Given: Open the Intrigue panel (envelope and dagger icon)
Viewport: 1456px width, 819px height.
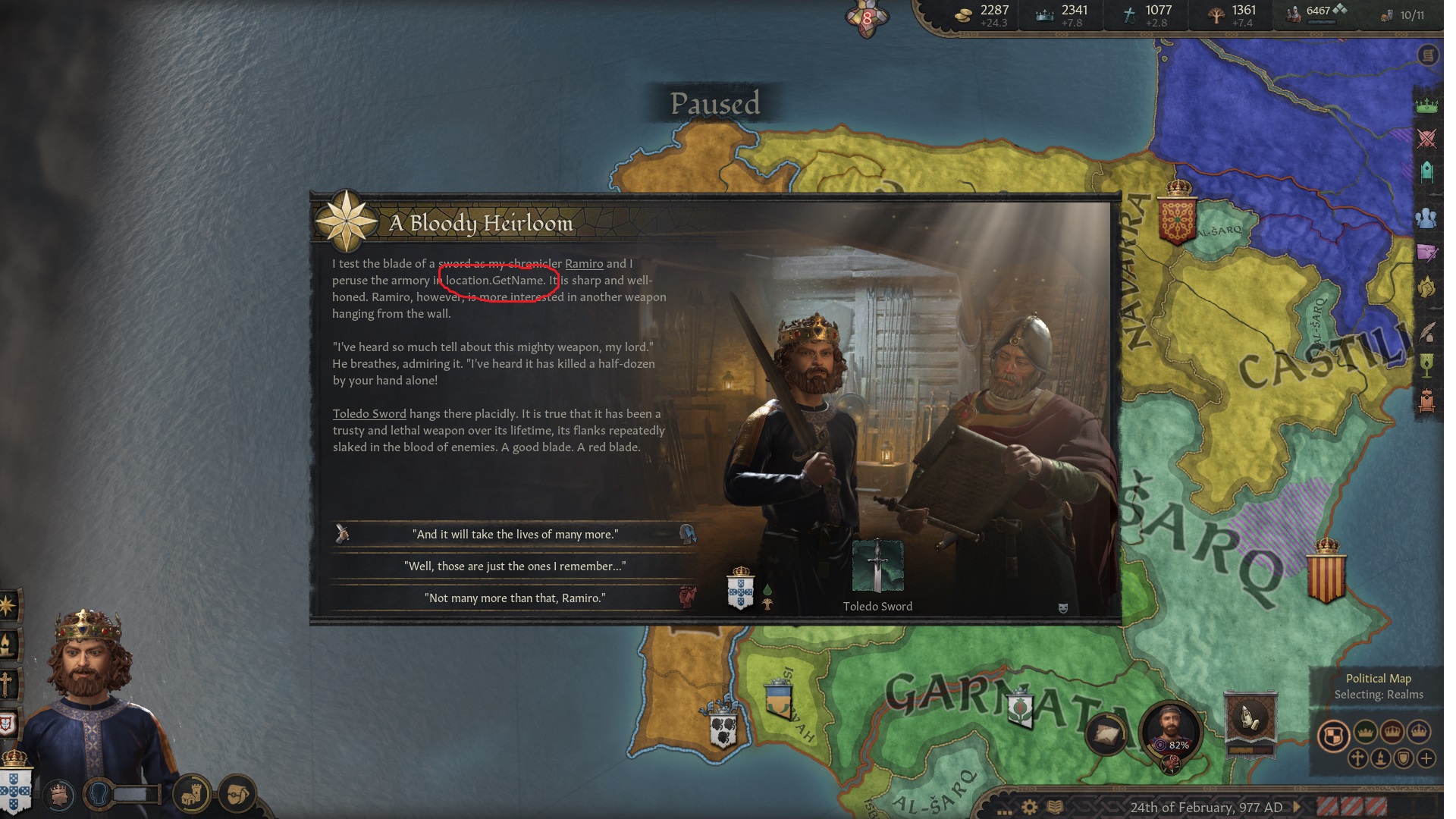Looking at the screenshot, I should pos(1427,251).
